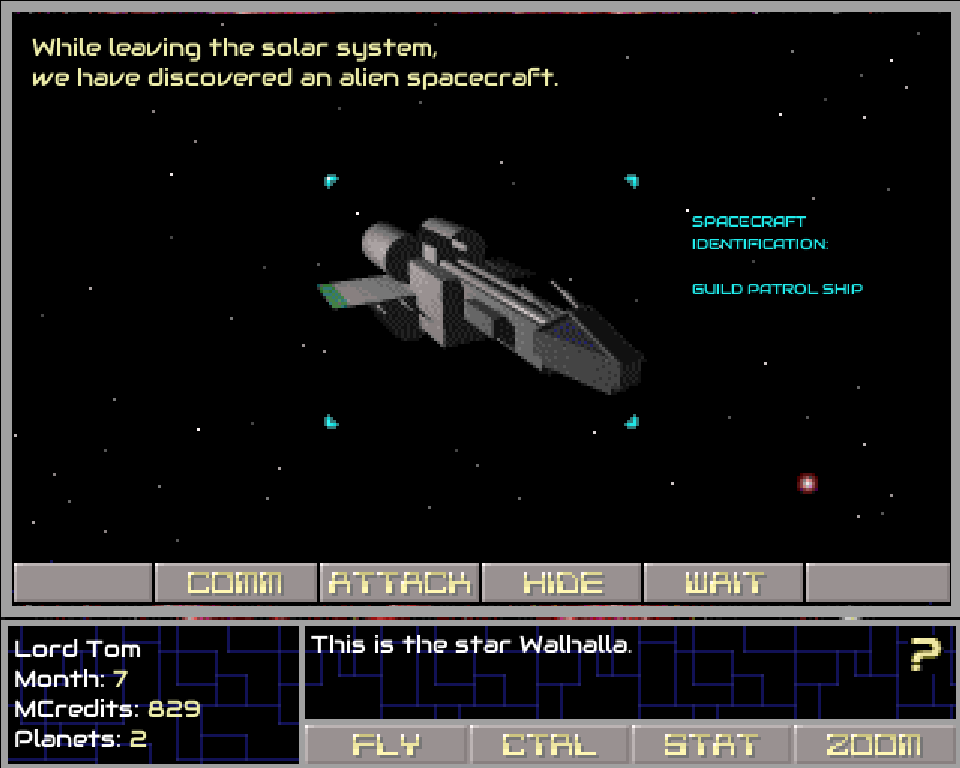Open communications with the COMM button
The width and height of the screenshot is (960, 768).
[235, 583]
